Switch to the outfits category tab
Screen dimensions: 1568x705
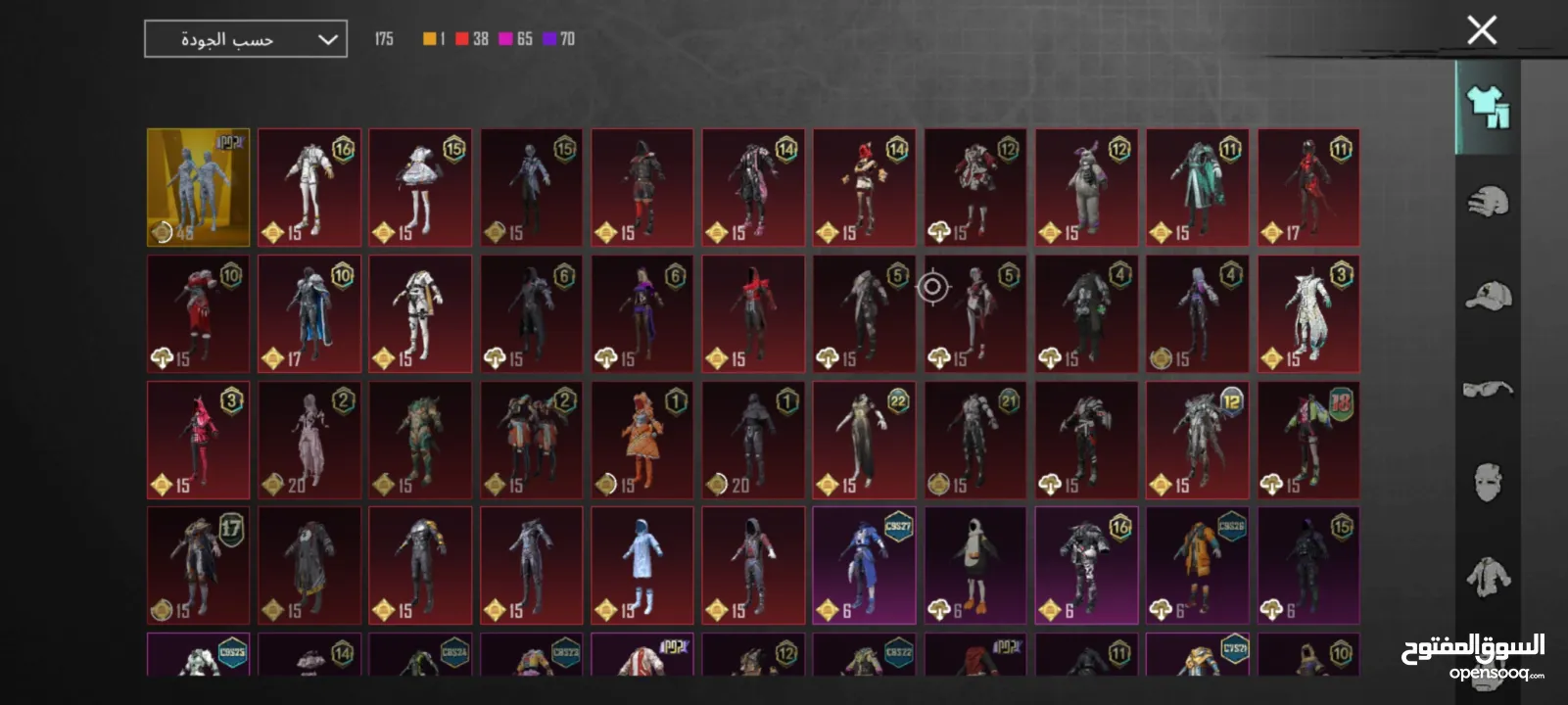point(1487,107)
